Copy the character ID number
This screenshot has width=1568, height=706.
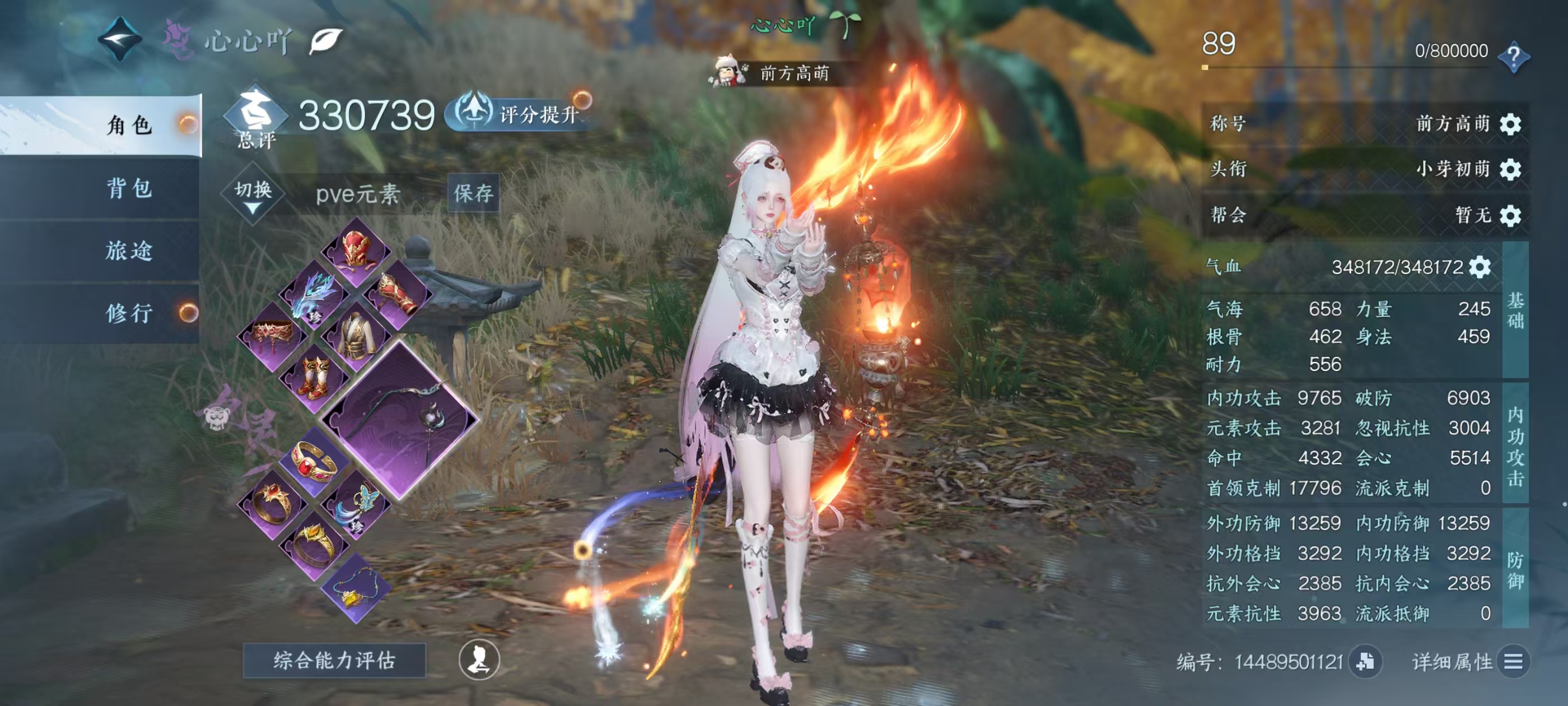point(1365,662)
